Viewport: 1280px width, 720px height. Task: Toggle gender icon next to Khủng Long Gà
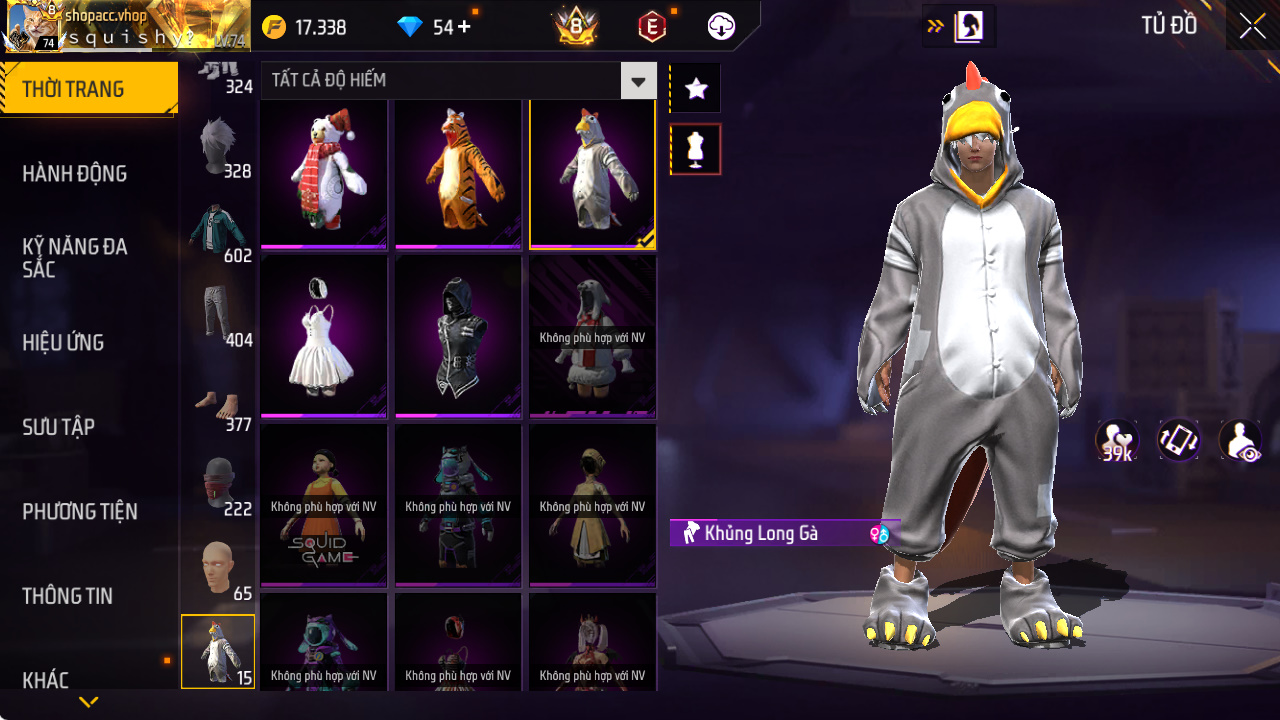(879, 533)
